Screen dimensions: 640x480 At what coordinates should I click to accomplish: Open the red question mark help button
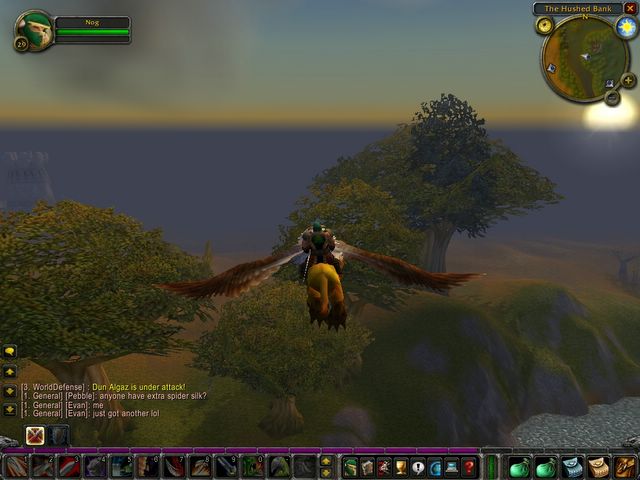click(x=468, y=466)
